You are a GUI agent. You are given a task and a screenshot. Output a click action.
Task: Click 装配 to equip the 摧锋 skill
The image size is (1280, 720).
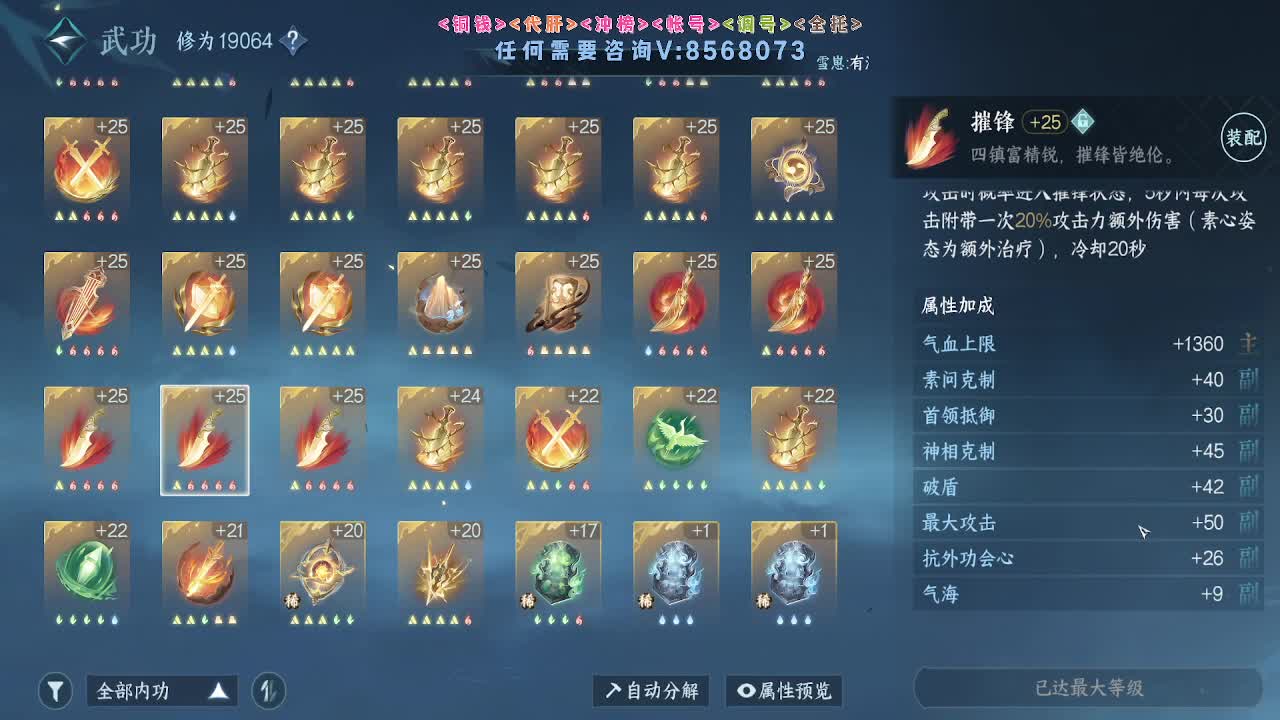tap(1242, 137)
